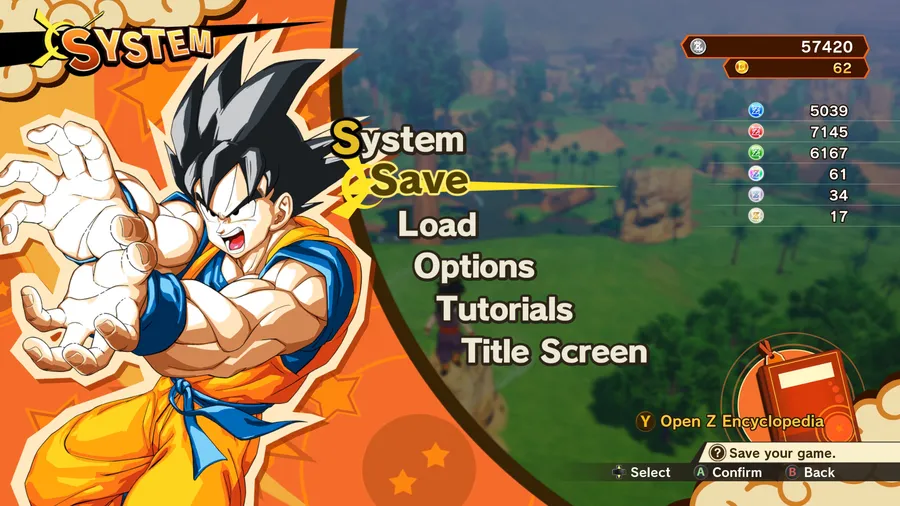This screenshot has height=506, width=900.
Task: Choose Load from the System menu
Action: point(437,225)
